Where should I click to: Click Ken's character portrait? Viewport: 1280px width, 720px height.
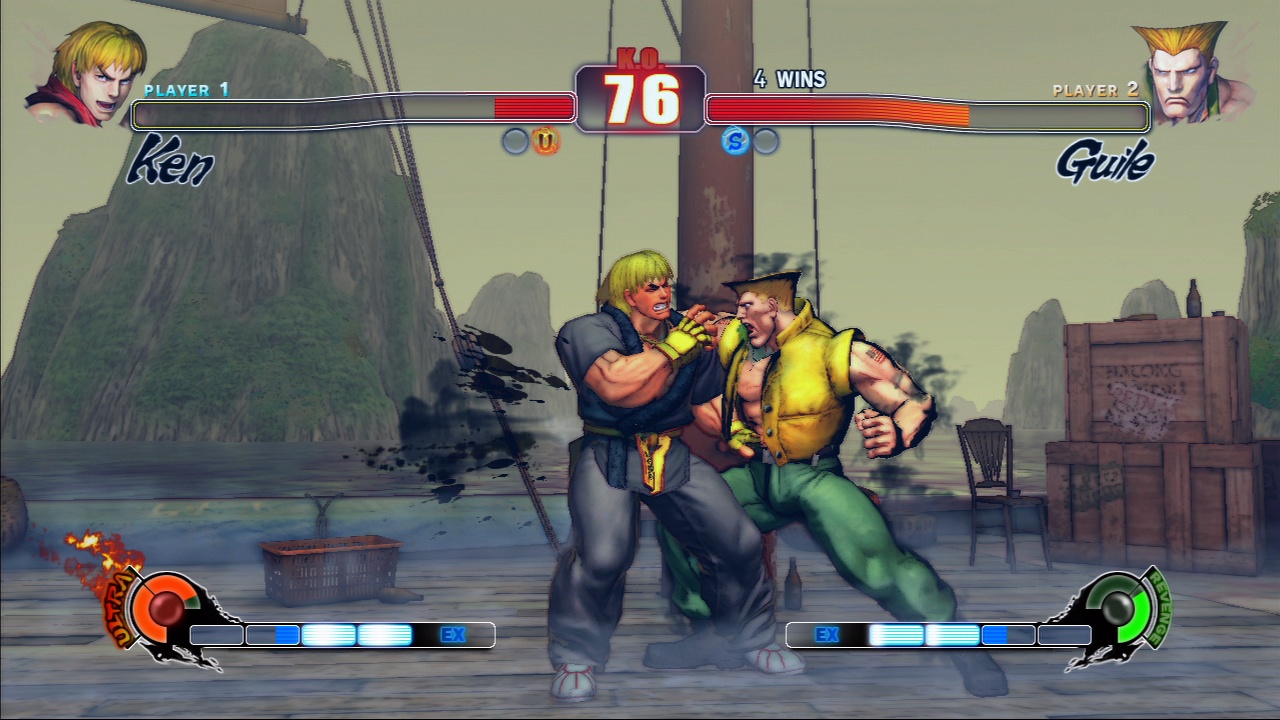click(x=86, y=74)
